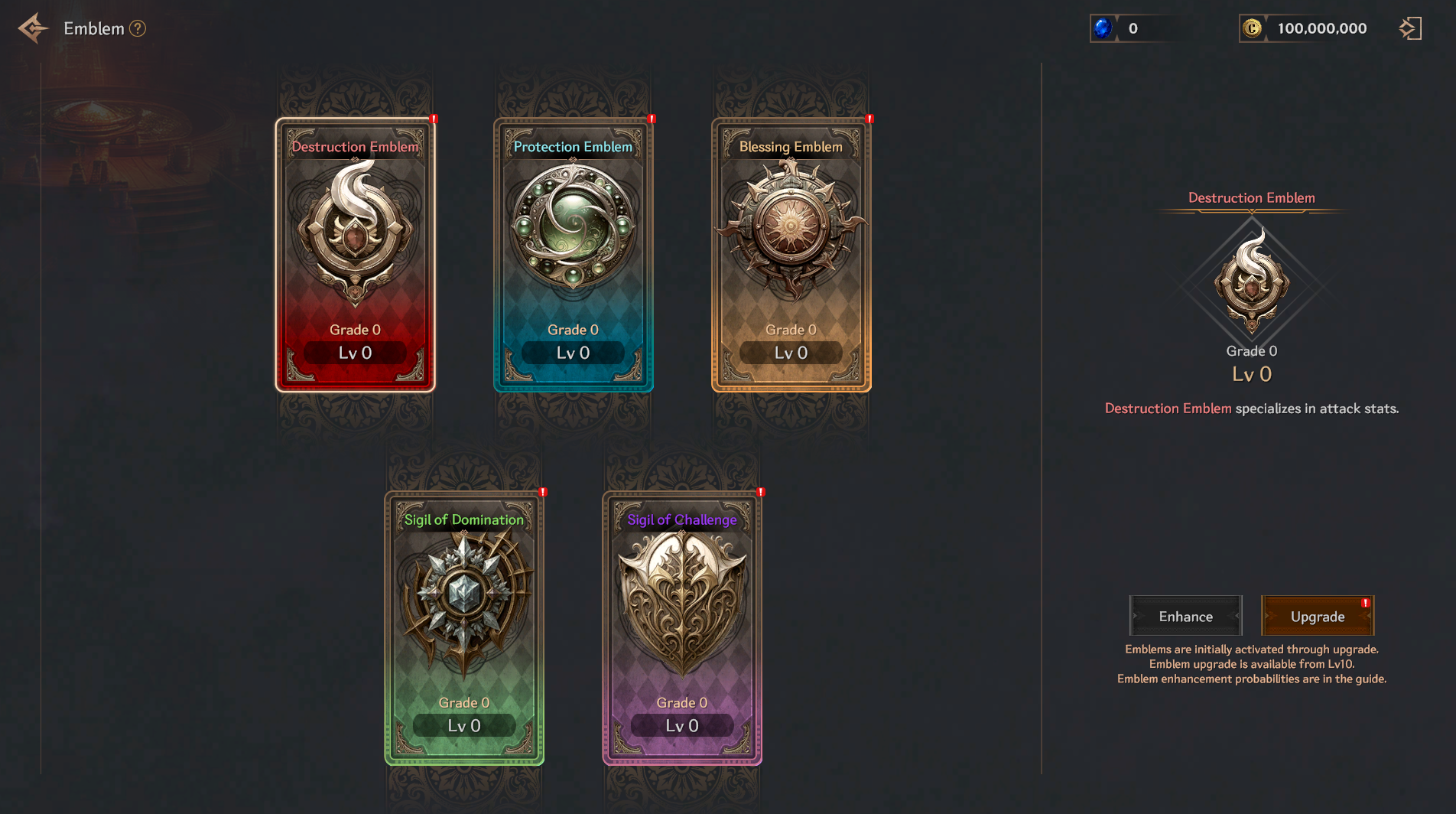The width and height of the screenshot is (1456, 814).
Task: Choose the Sigil of Challenge card
Action: (682, 627)
